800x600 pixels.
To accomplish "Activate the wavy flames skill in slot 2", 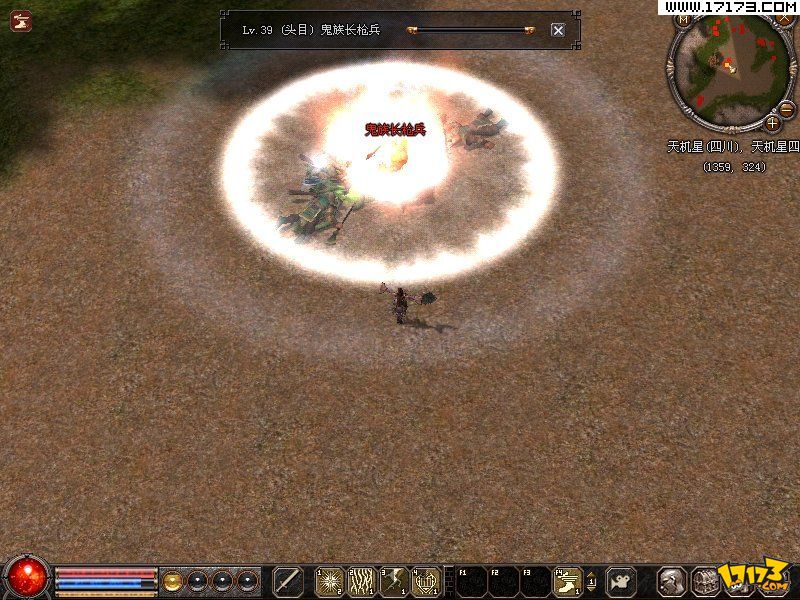I will tap(361, 581).
